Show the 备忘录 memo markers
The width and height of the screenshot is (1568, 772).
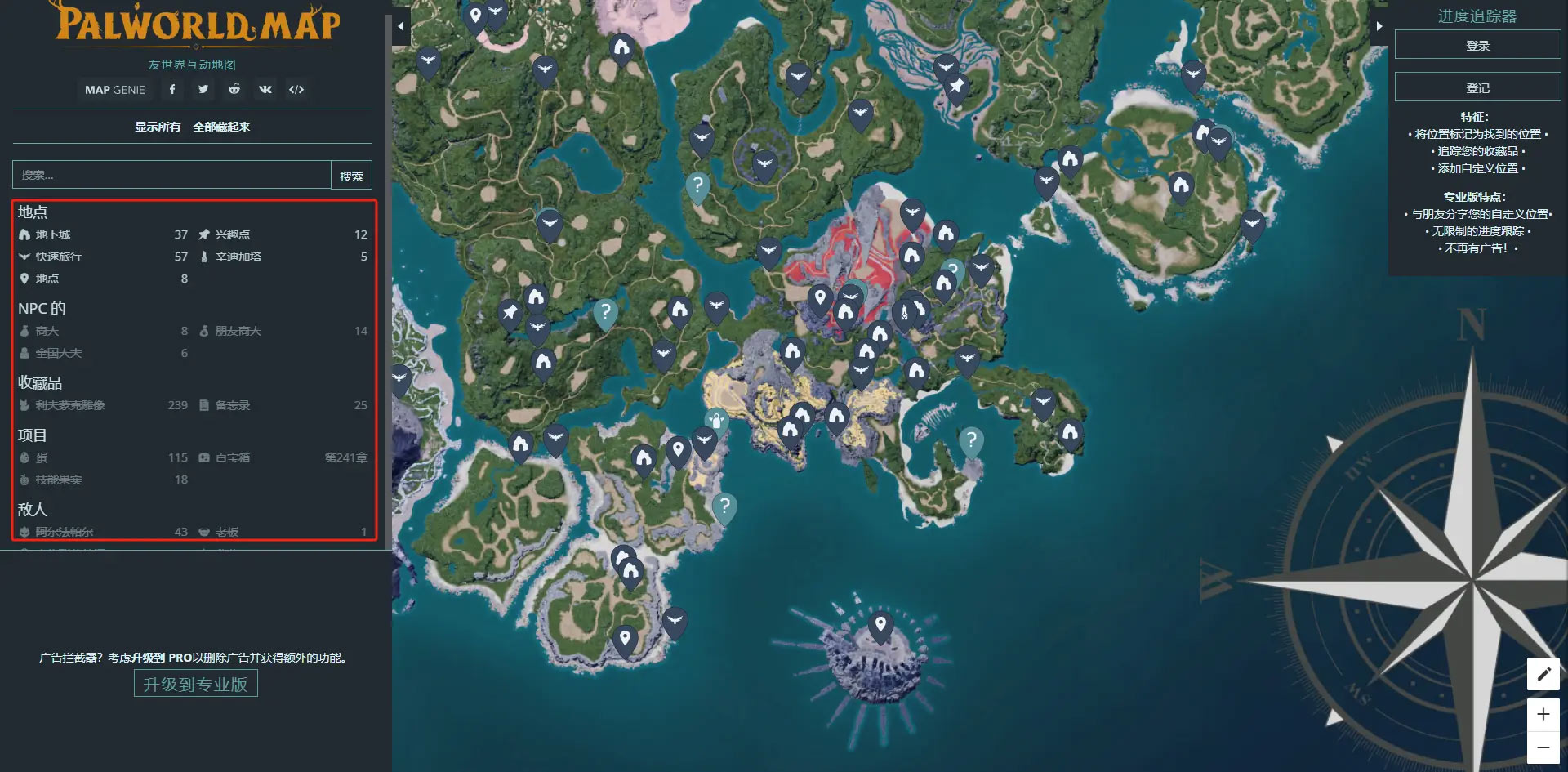pyautogui.click(x=232, y=405)
